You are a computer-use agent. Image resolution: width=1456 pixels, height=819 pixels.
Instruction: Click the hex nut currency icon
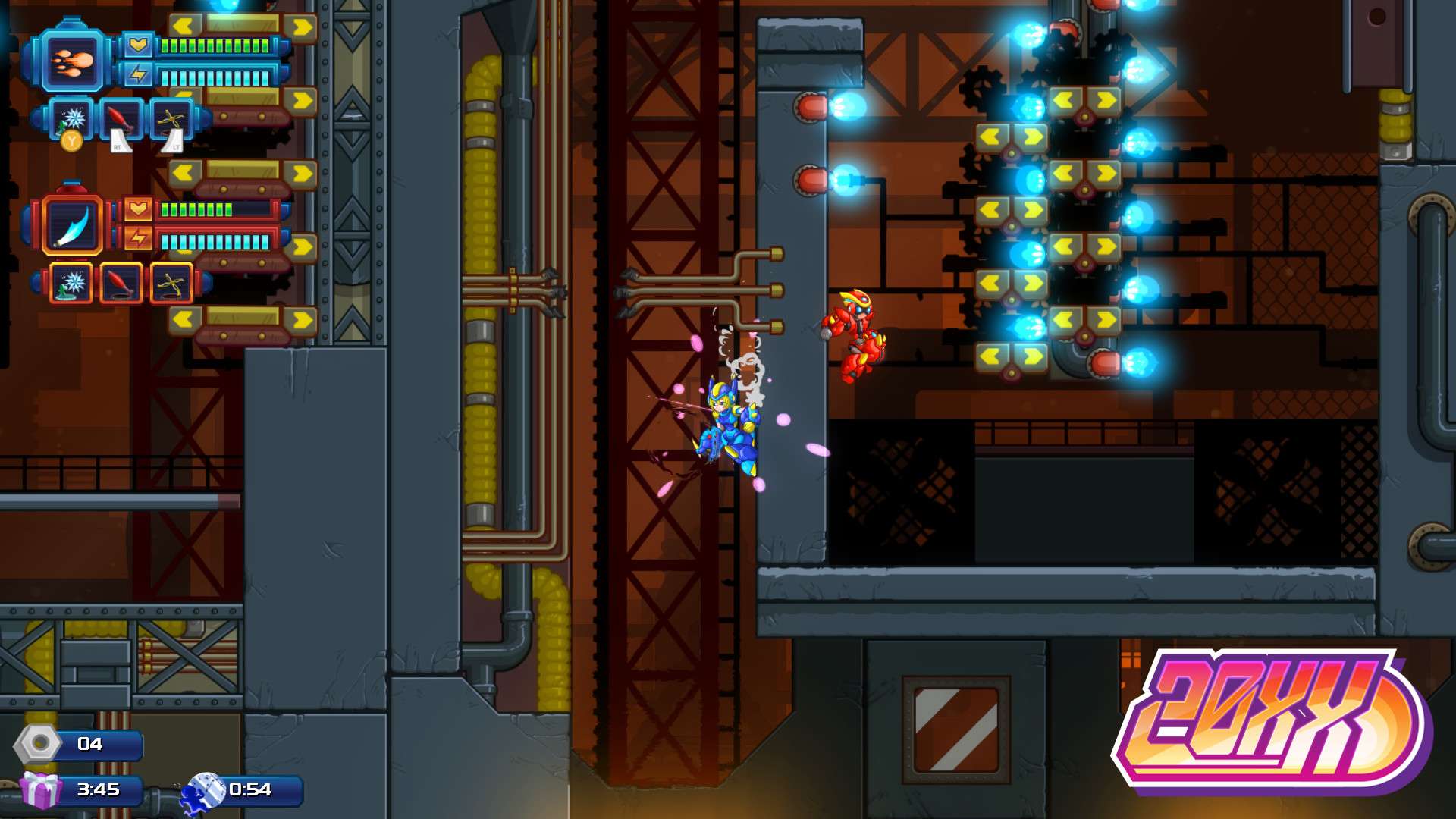[38, 744]
